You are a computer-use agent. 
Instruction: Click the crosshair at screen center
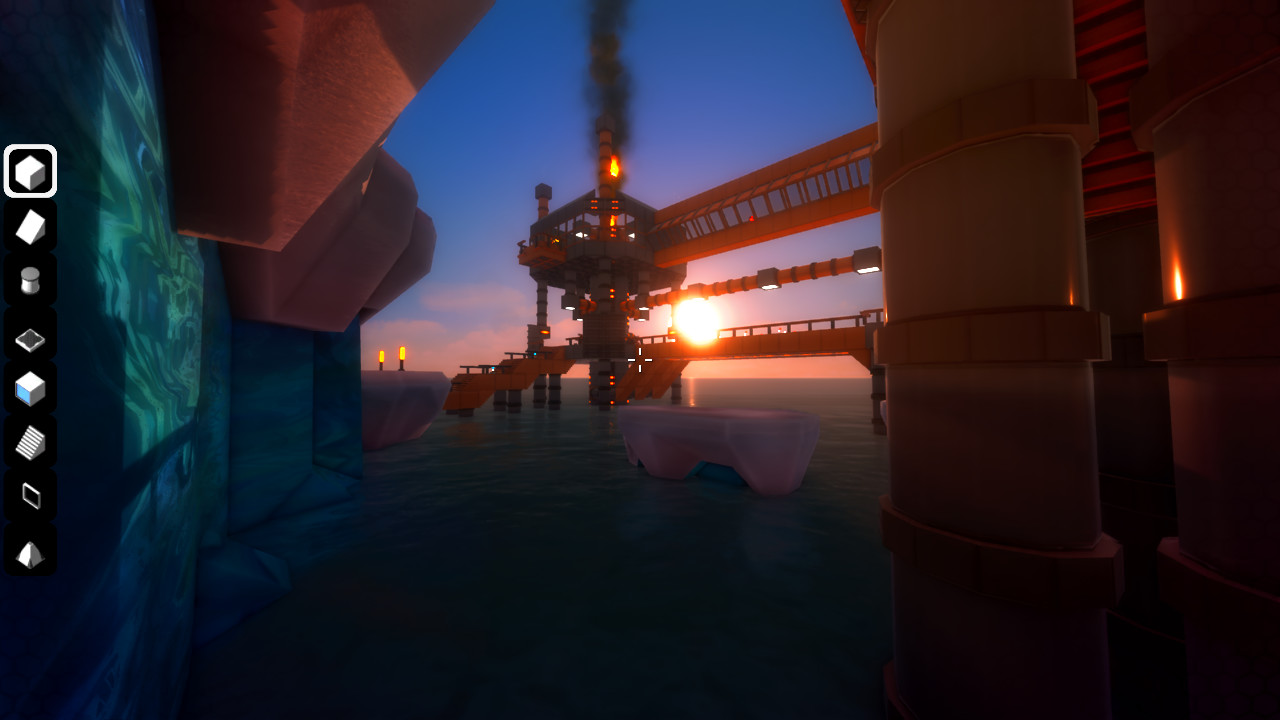640,362
